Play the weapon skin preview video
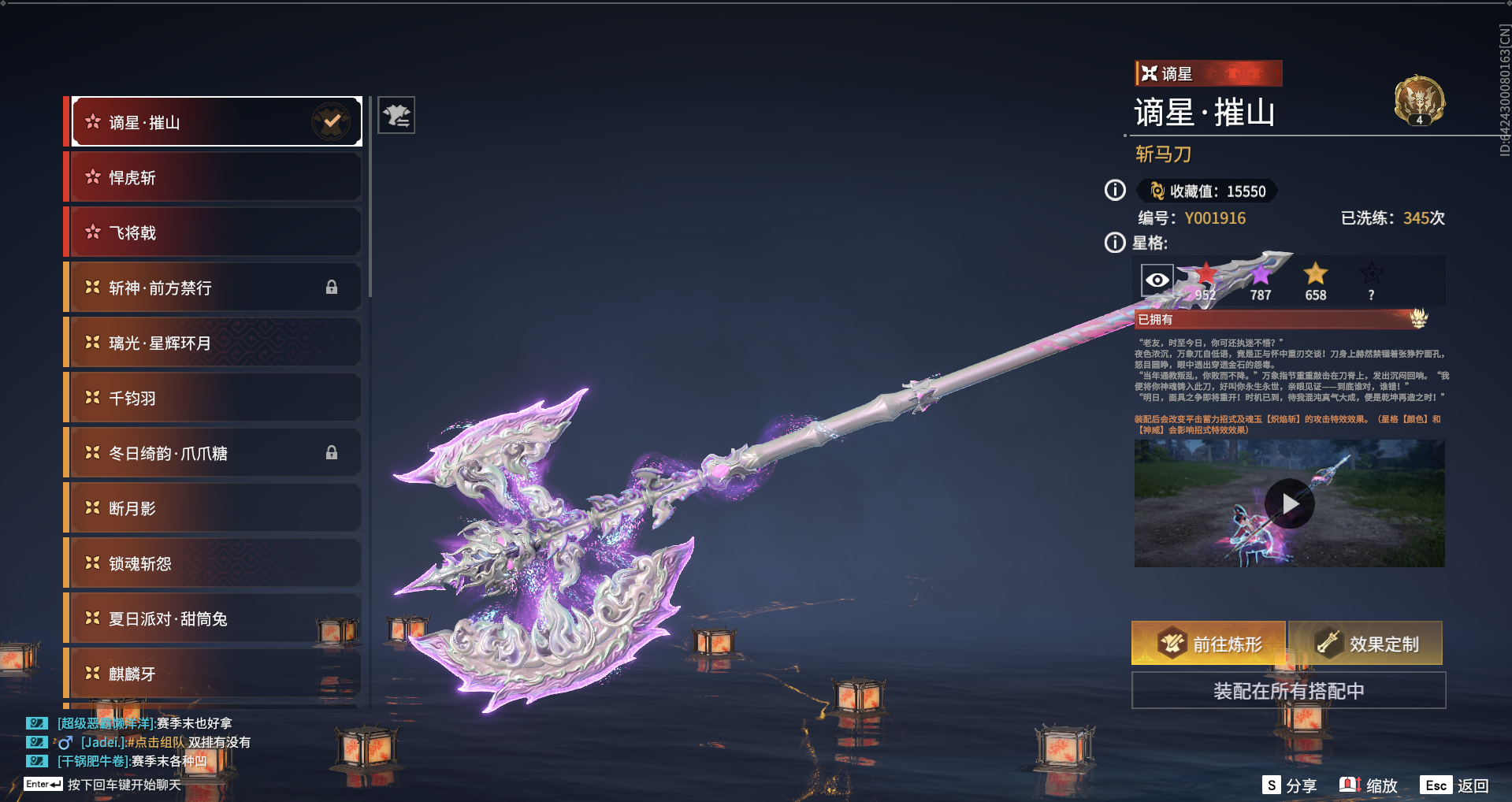 point(1289,503)
